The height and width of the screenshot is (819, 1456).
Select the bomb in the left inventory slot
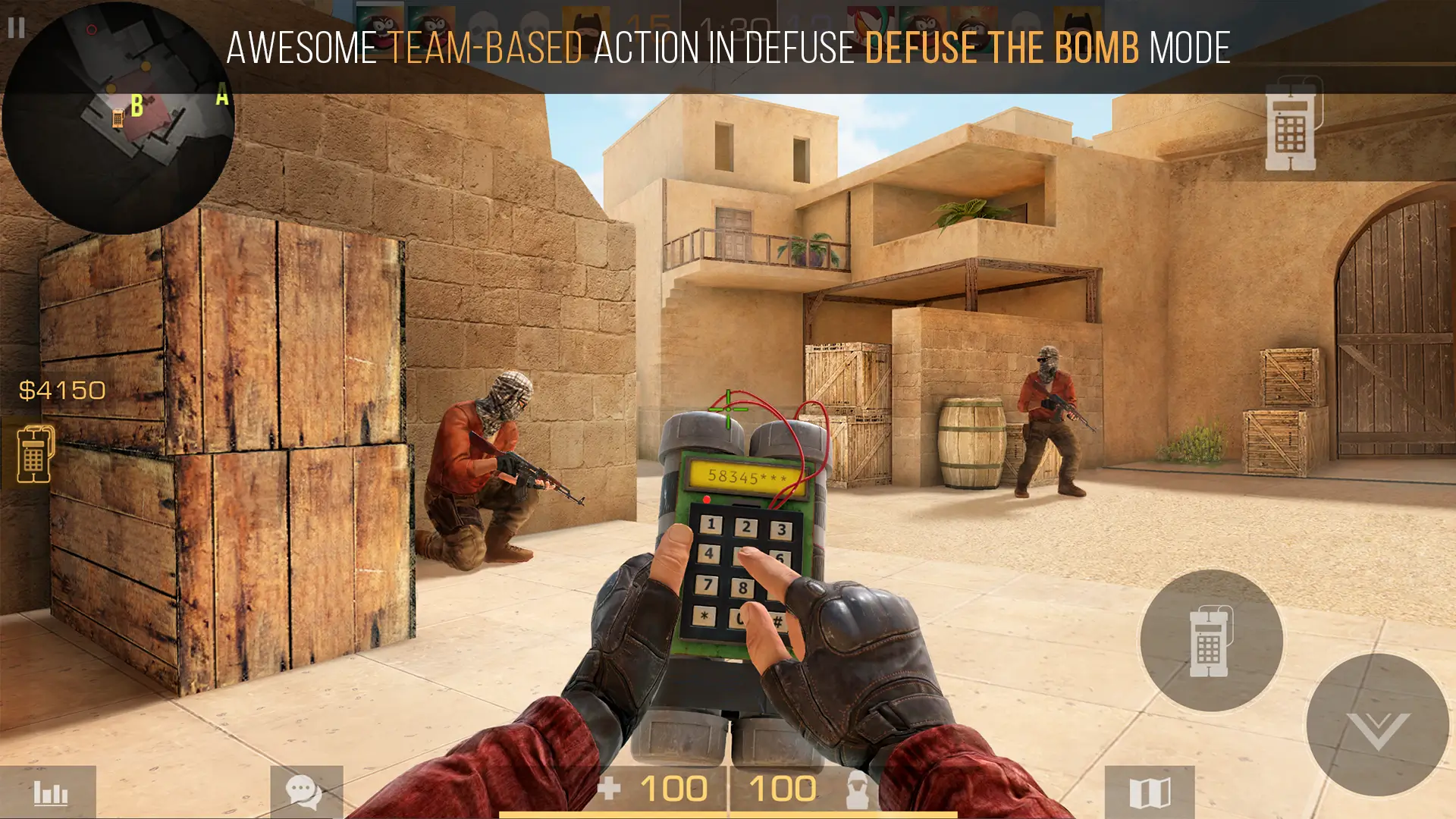tap(32, 453)
